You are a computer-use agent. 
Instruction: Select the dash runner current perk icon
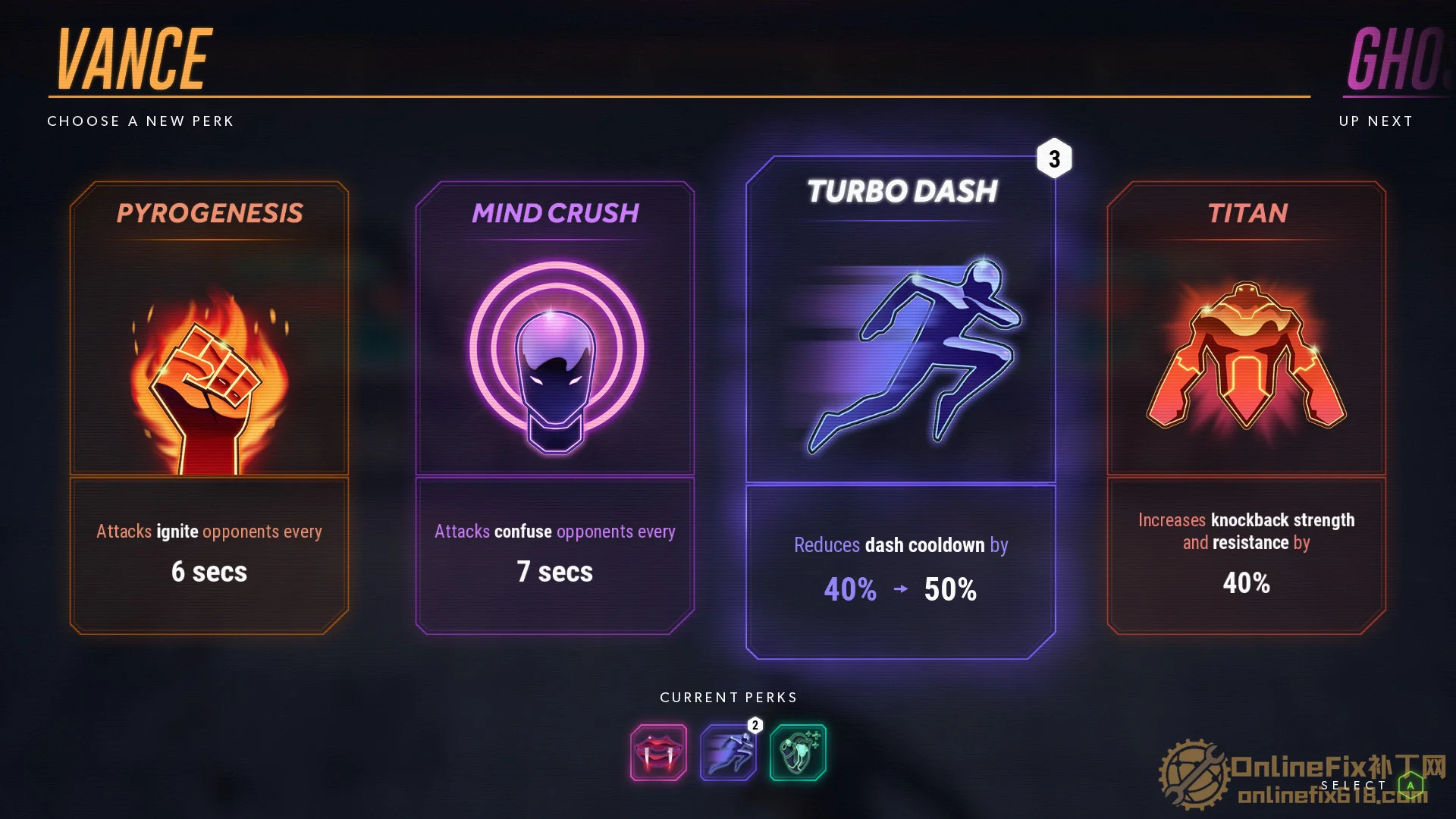click(728, 752)
